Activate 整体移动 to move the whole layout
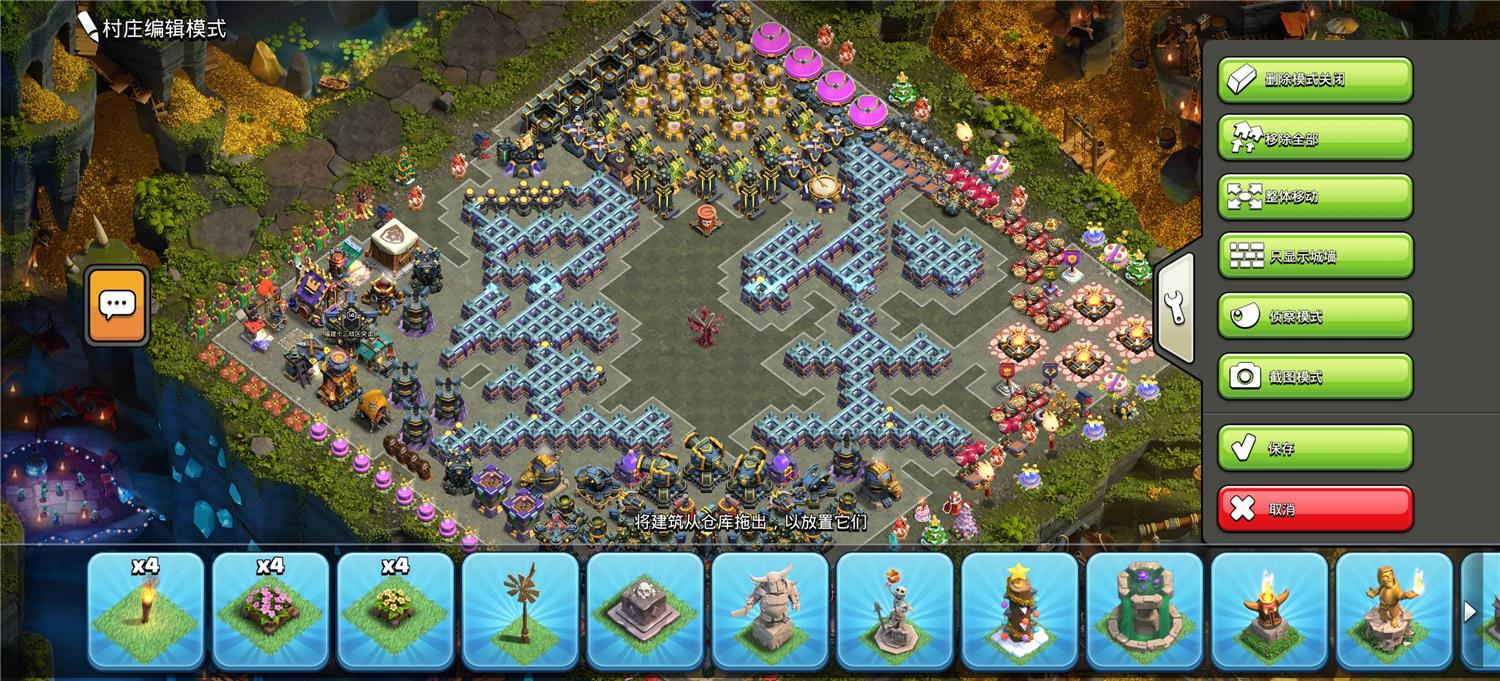This screenshot has width=1500, height=681. [1314, 197]
